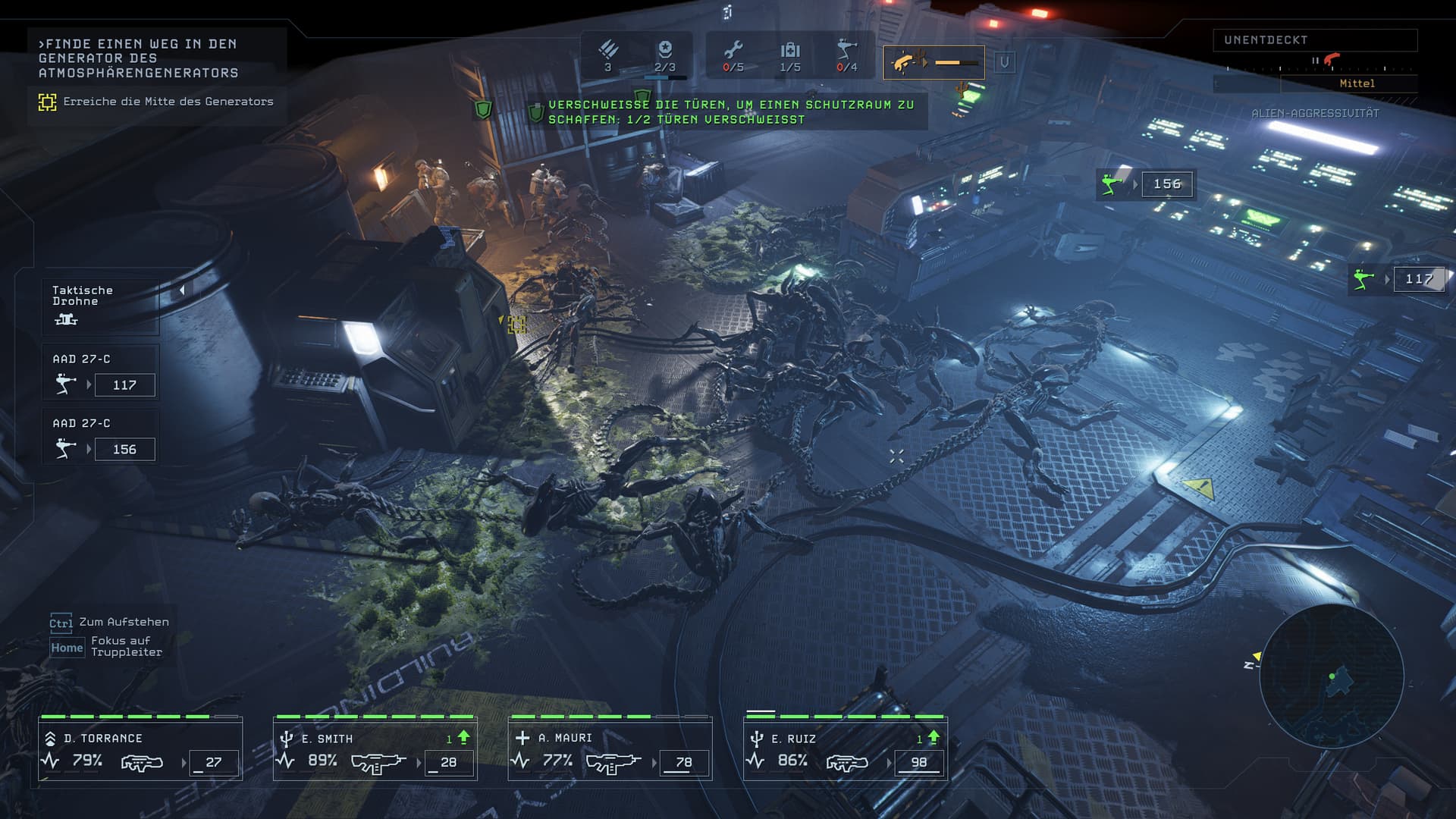Collapse the left deployables panel arrow
This screenshot has height=819, width=1456.
(182, 290)
